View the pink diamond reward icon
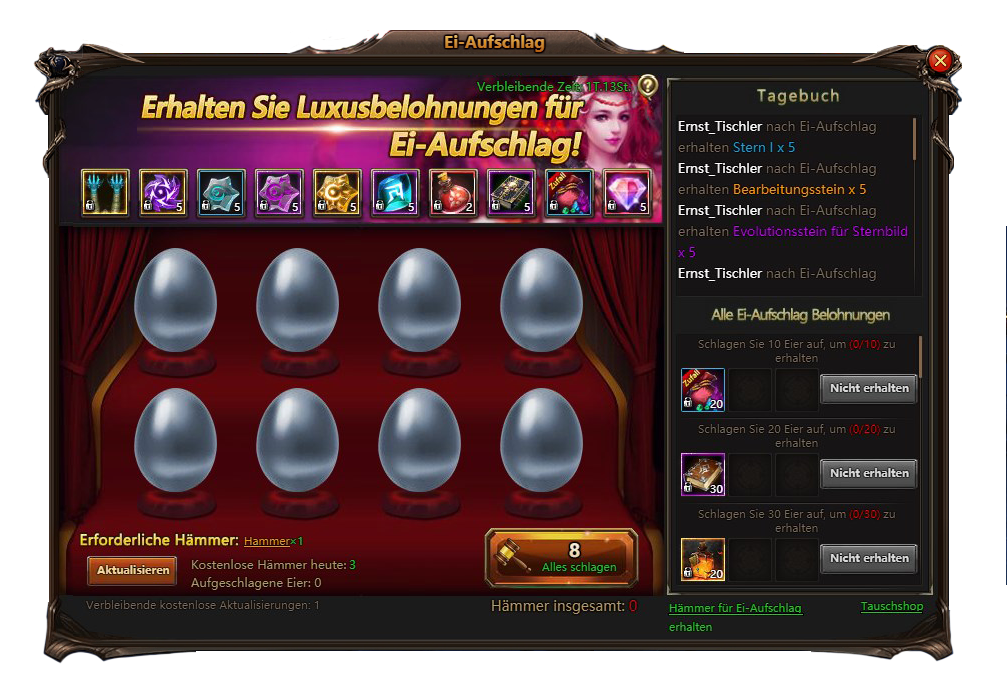 627,193
